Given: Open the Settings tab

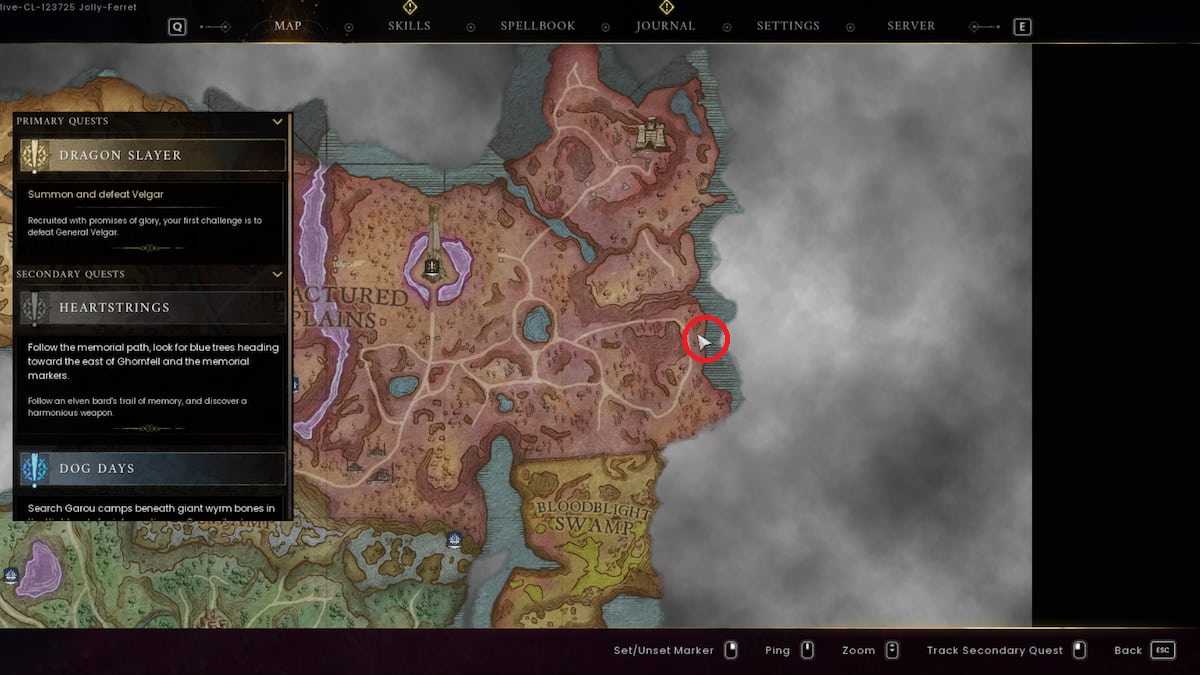Looking at the screenshot, I should coord(788,26).
